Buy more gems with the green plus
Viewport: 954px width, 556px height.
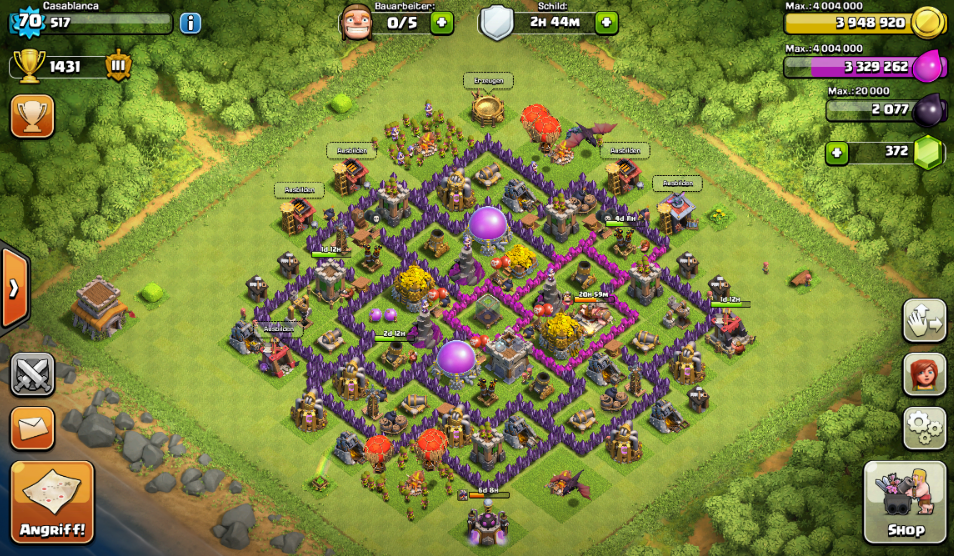point(837,153)
